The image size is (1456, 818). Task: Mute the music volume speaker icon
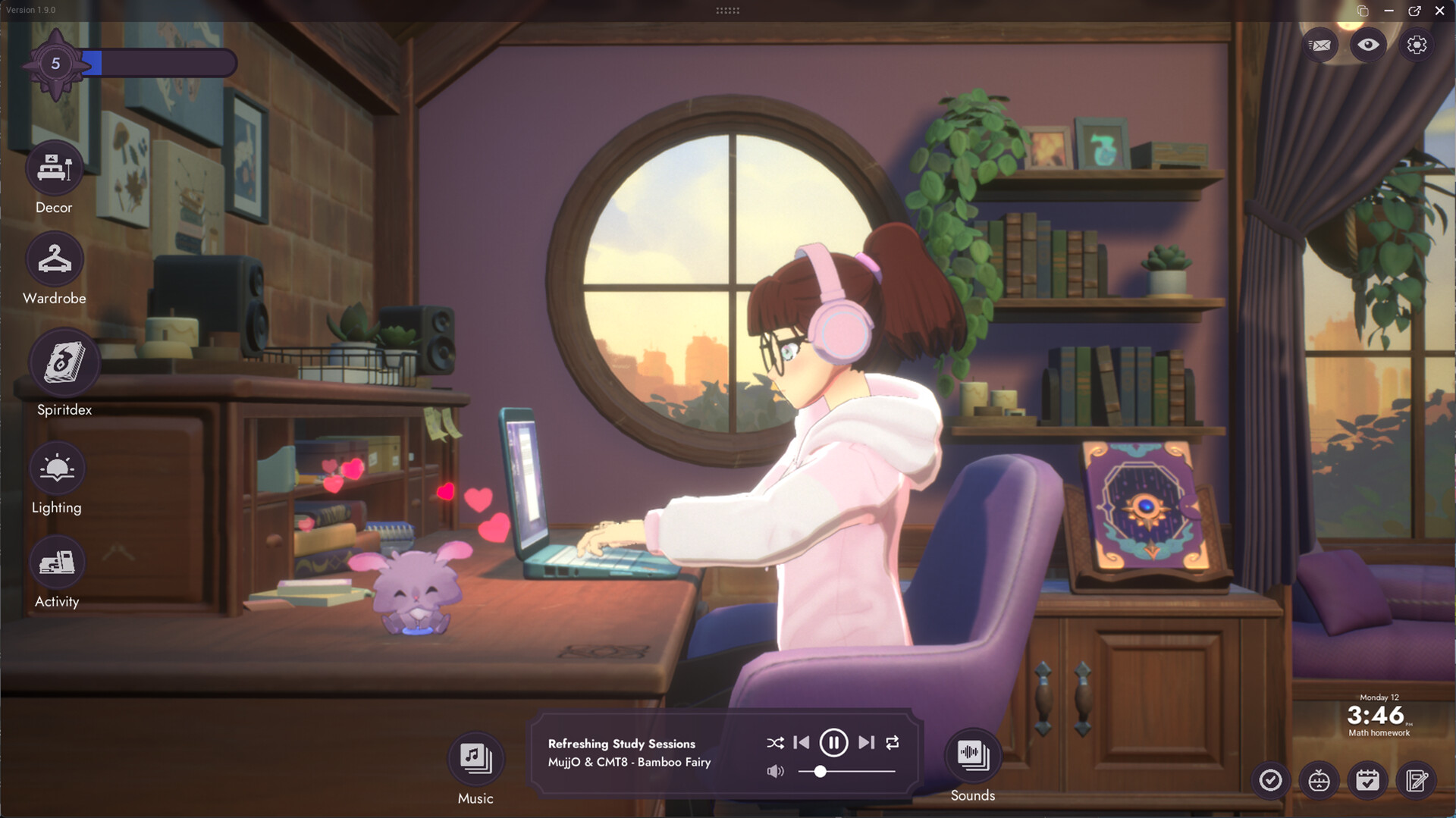coord(775,771)
